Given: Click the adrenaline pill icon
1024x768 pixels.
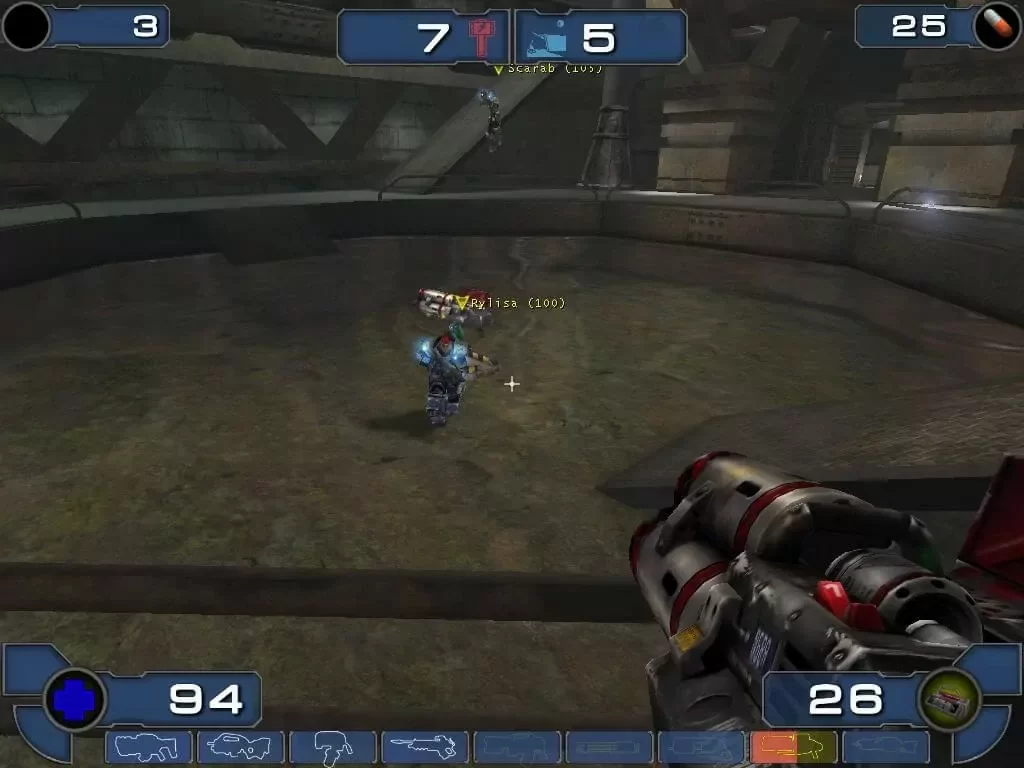Looking at the screenshot, I should tap(994, 25).
